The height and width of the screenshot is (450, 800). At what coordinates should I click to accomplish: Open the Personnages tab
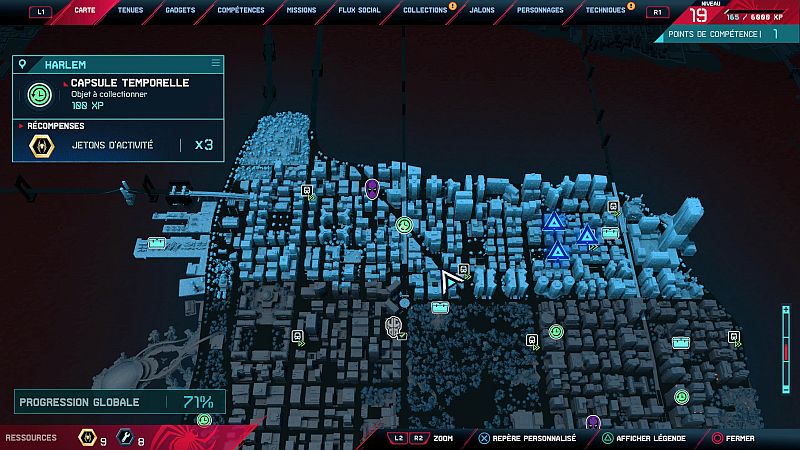point(540,11)
